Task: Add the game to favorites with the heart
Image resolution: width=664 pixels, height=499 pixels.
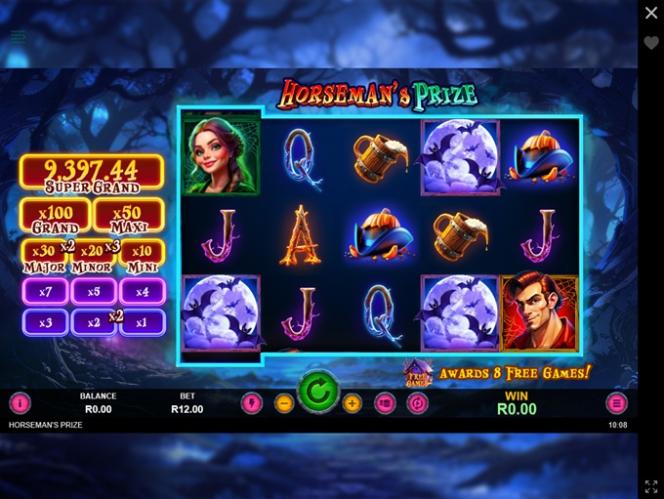Action: 651,44
